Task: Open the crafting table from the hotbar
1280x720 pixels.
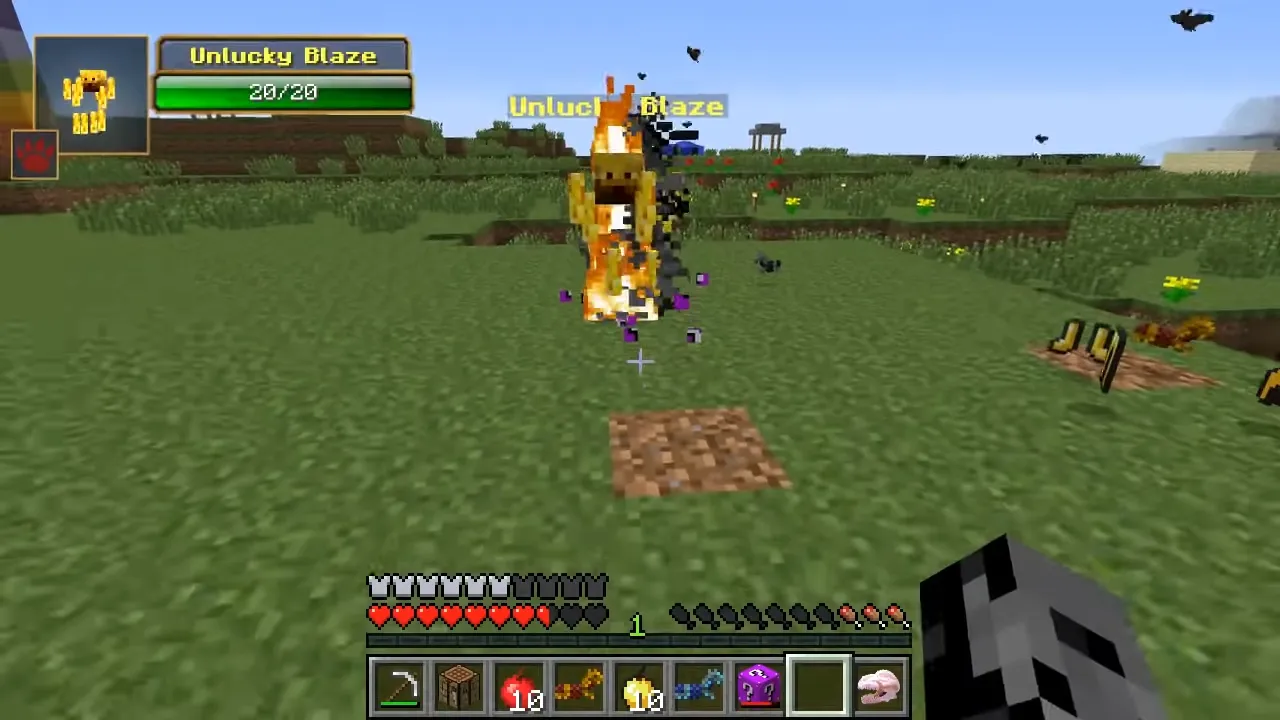Action: pyautogui.click(x=458, y=684)
